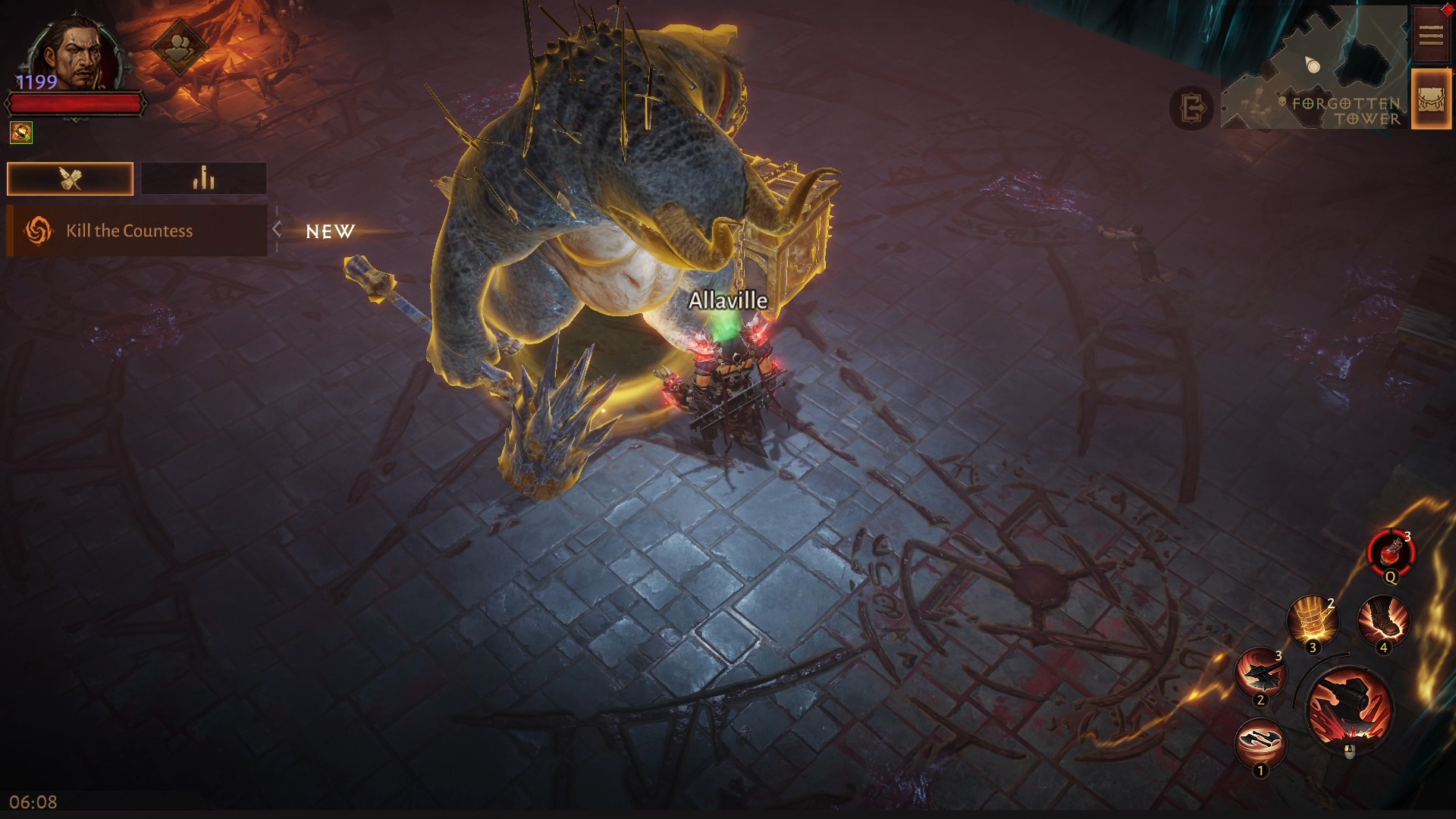Switch to the quest tracker tab
The image size is (1456, 819).
coord(70,179)
